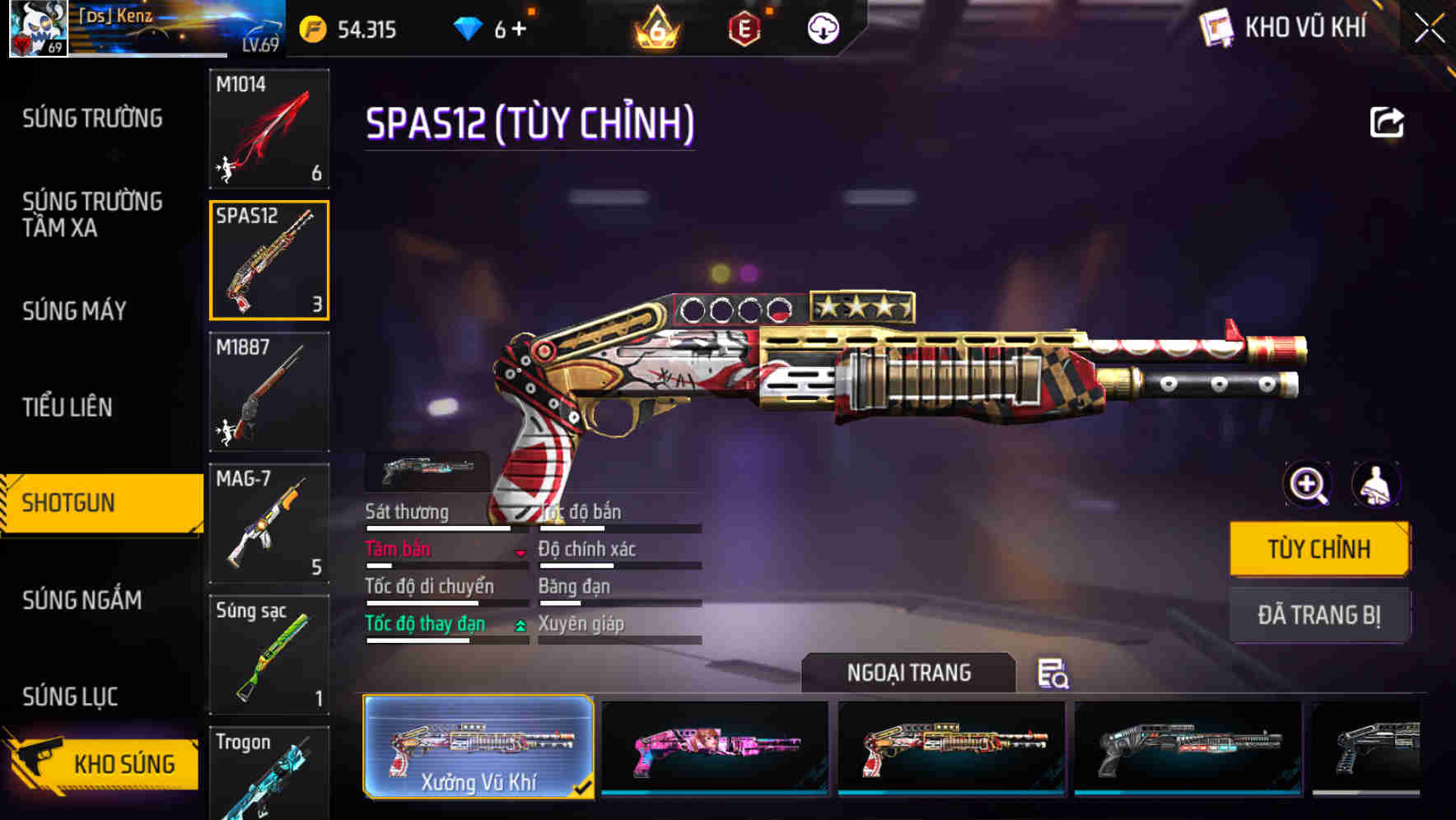Select the Súng Ngắm category

coord(82,600)
